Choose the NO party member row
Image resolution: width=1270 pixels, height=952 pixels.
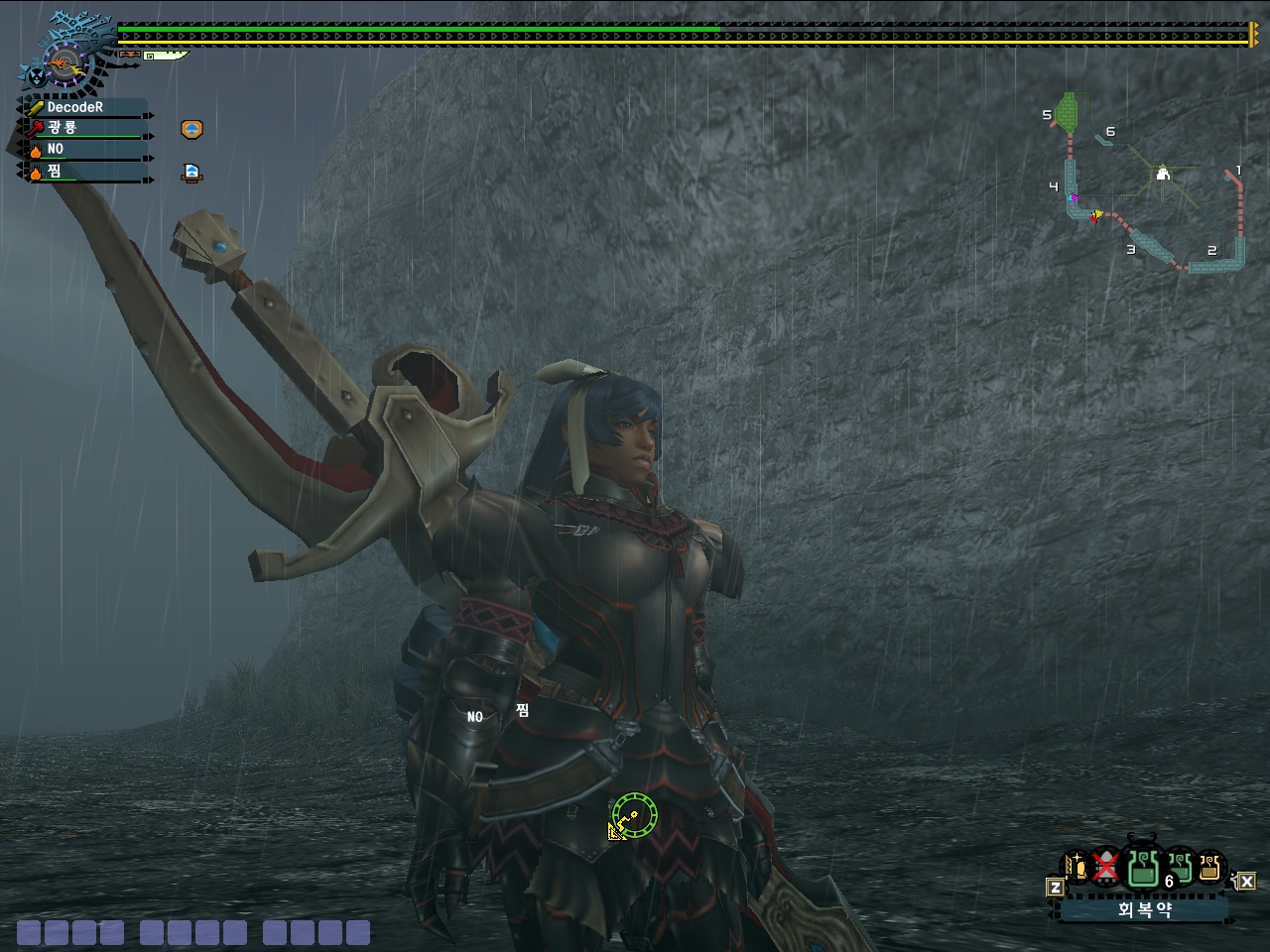point(84,150)
